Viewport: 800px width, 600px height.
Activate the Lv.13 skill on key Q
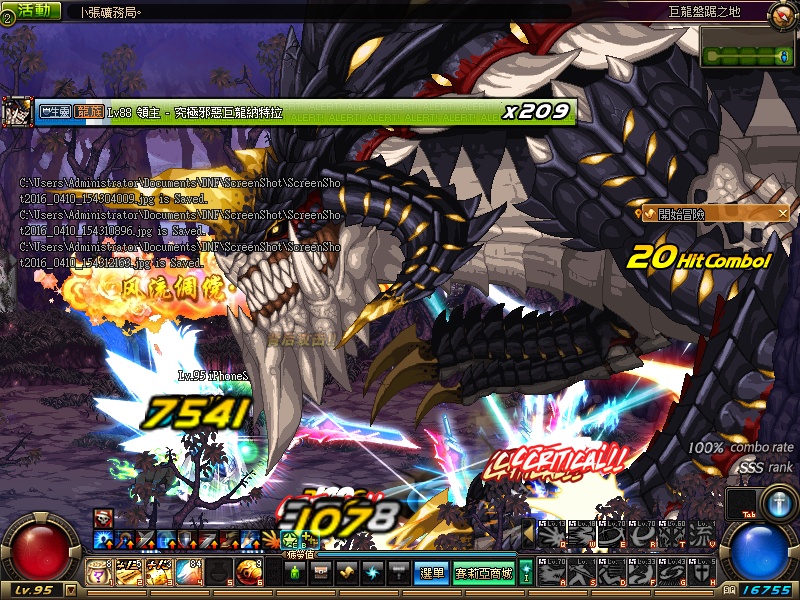pos(549,536)
